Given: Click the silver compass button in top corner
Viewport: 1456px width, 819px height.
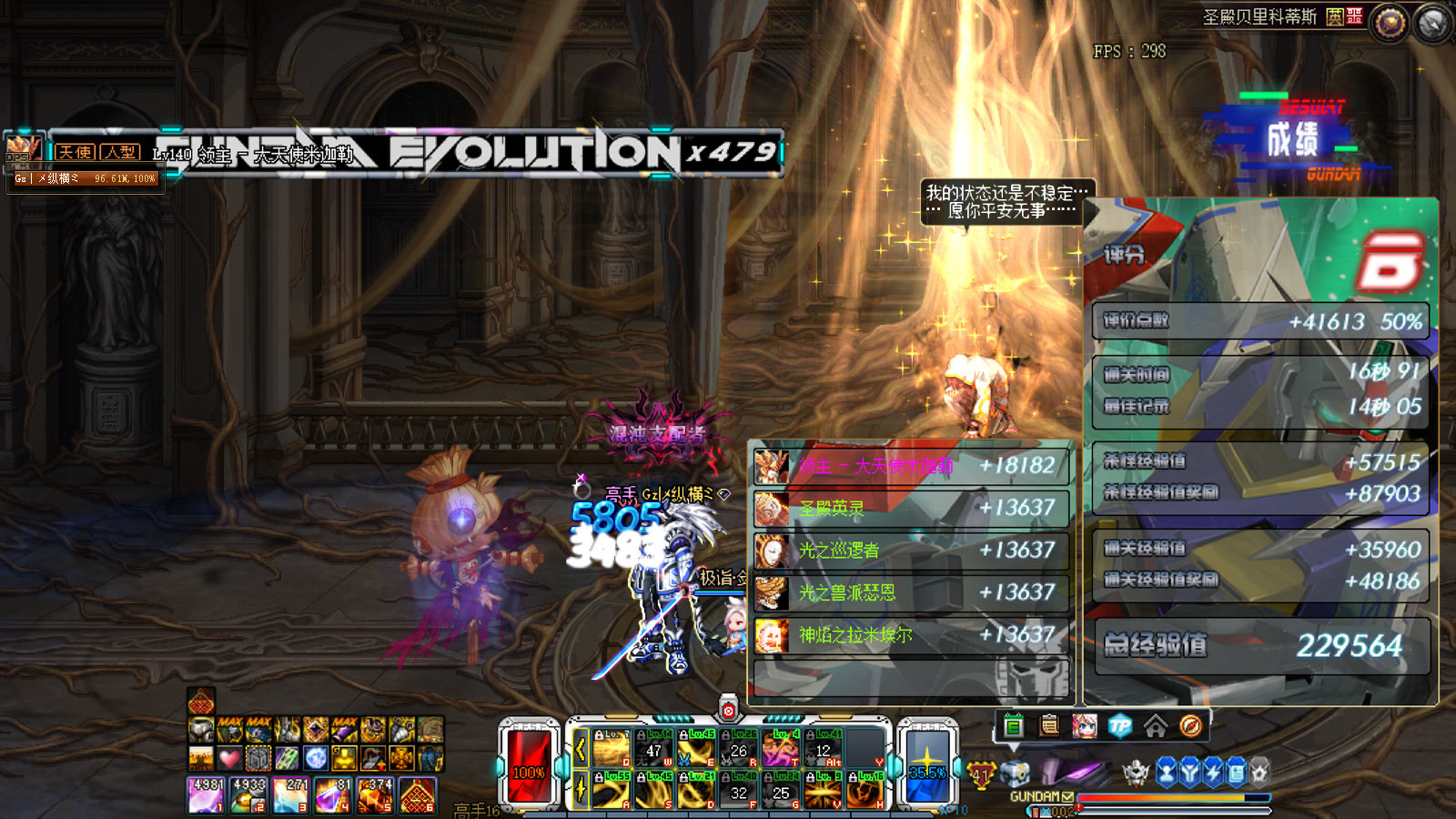Looking at the screenshot, I should click(1432, 23).
